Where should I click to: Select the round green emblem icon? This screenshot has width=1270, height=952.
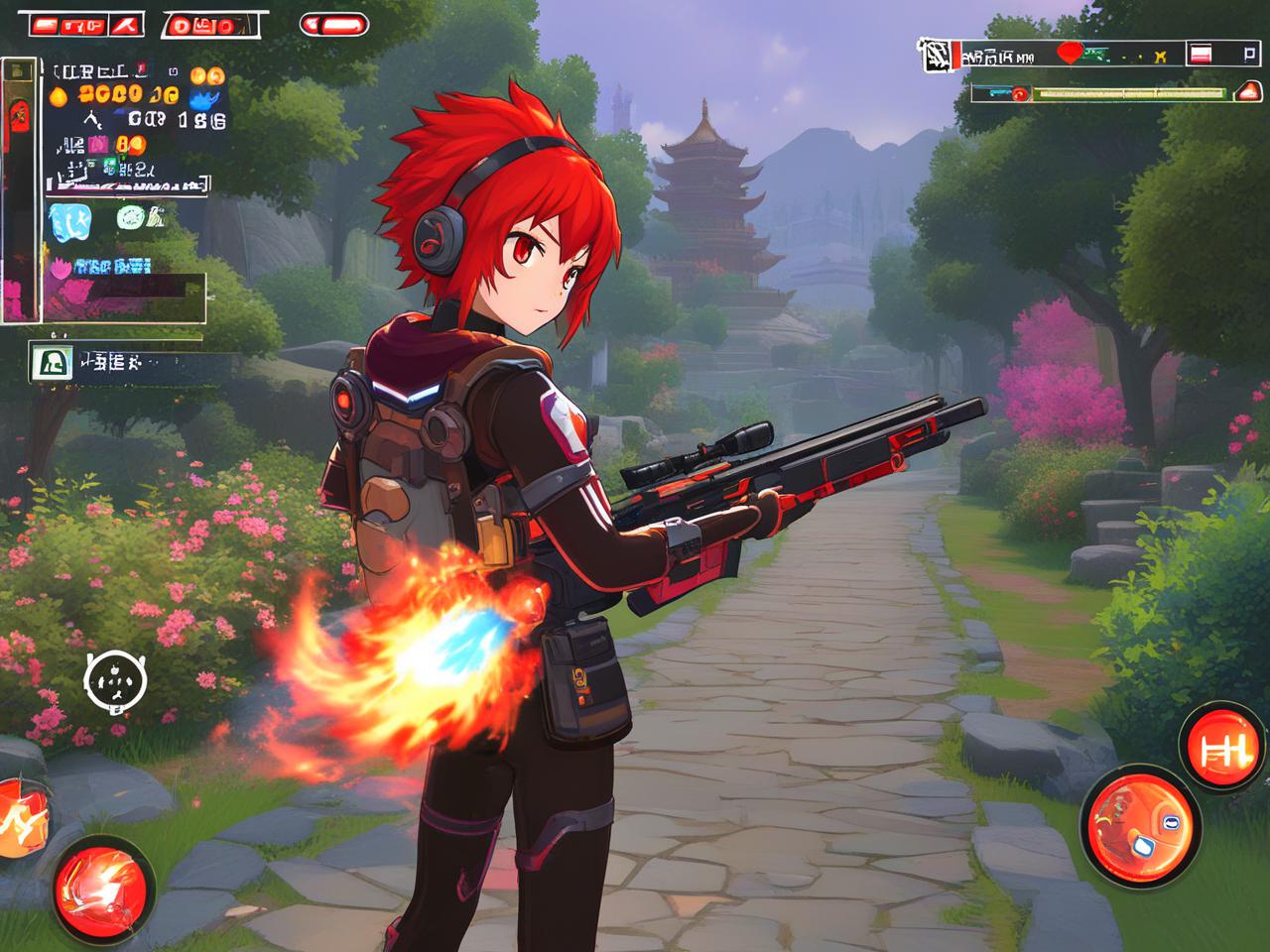point(132,216)
